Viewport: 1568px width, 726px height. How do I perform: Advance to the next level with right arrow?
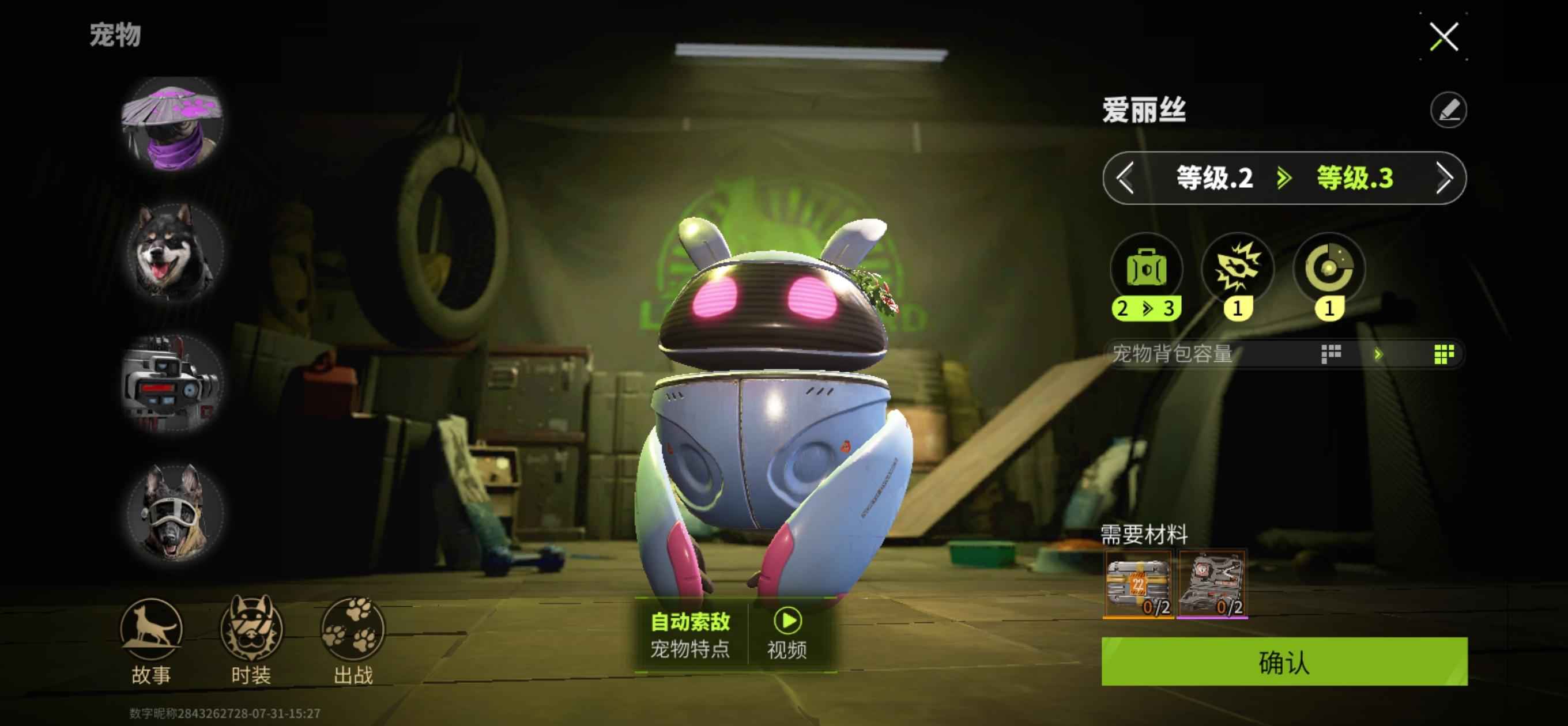click(x=1444, y=178)
